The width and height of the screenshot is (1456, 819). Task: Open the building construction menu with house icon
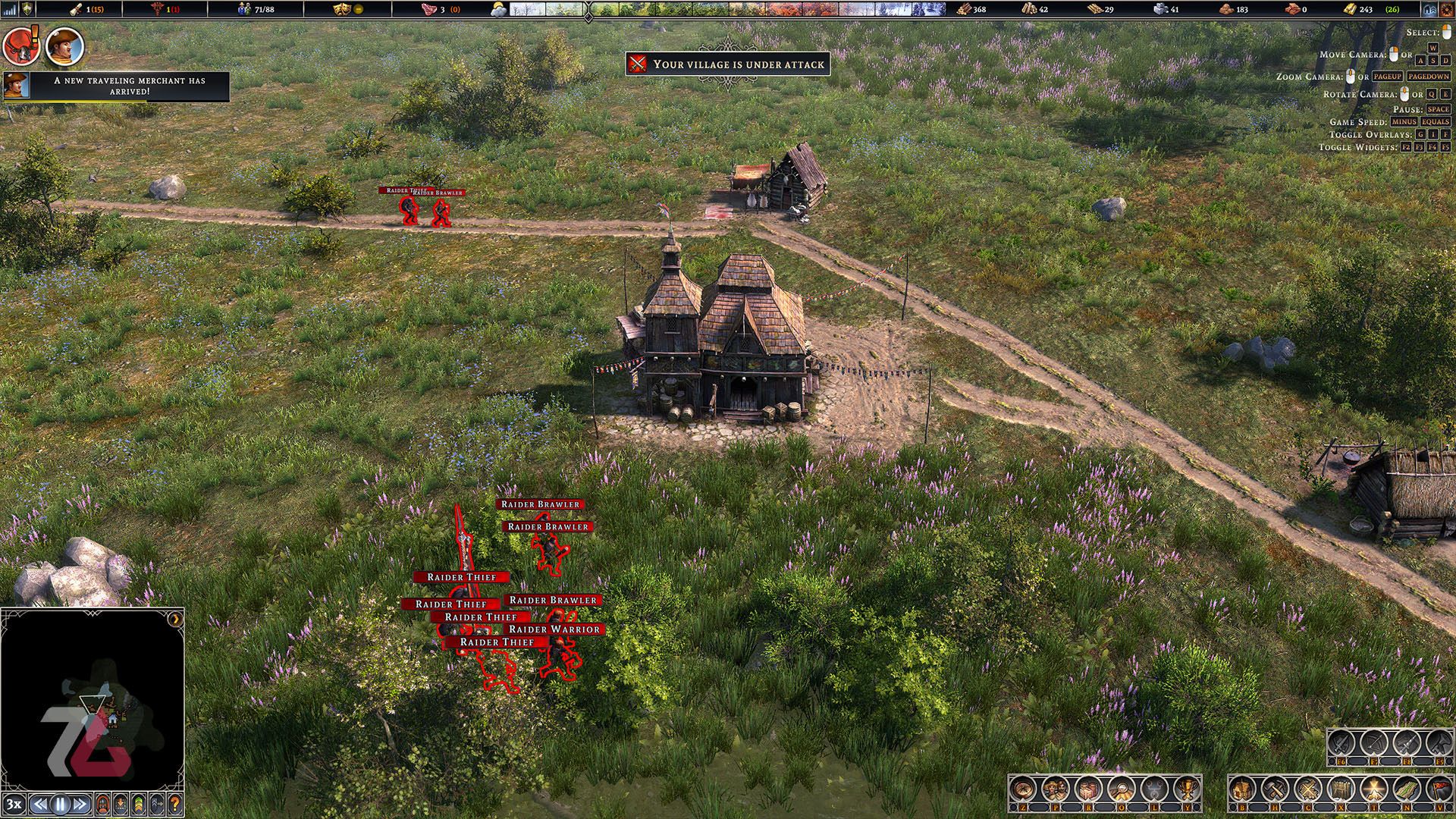point(1242,789)
